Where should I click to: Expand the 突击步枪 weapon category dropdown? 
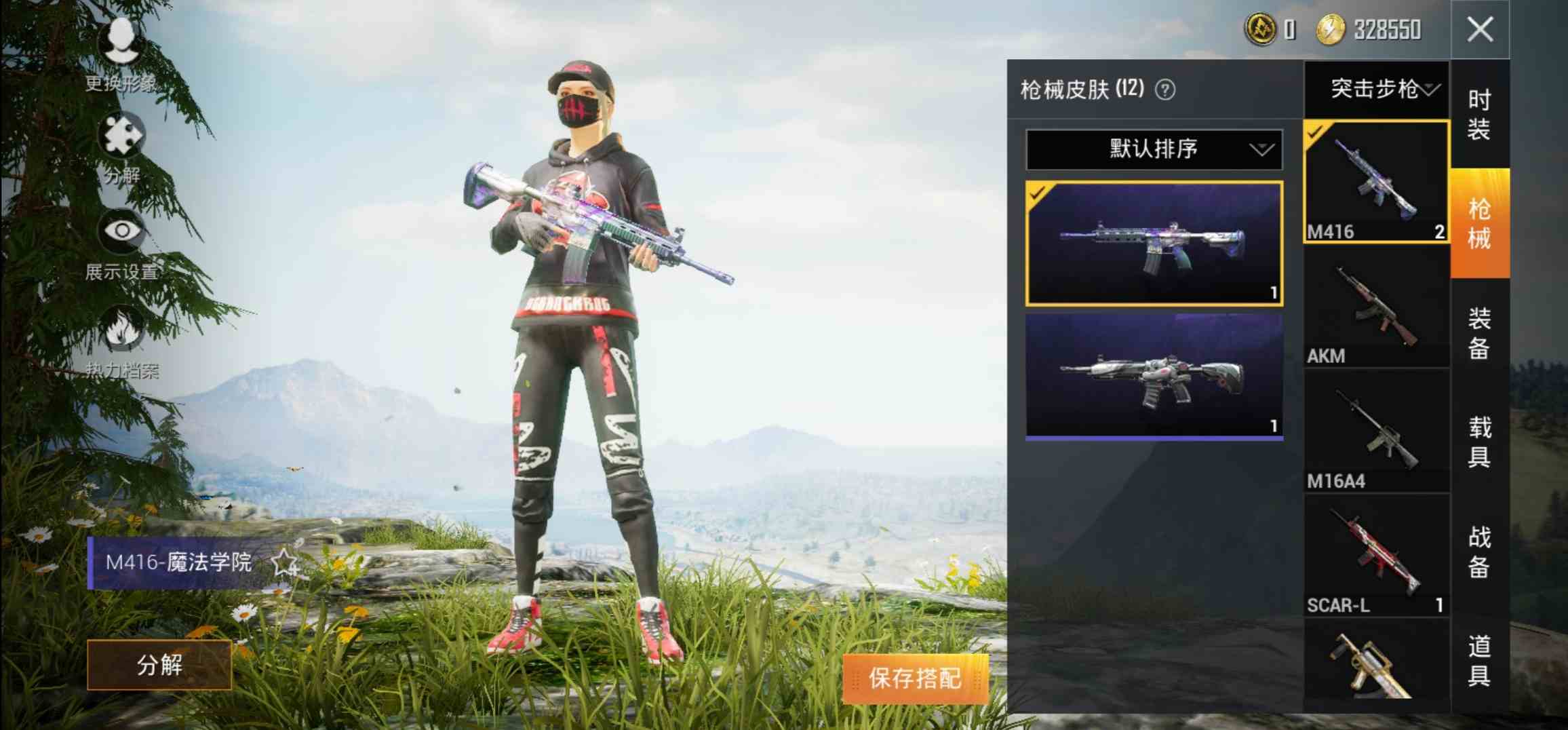(1377, 88)
